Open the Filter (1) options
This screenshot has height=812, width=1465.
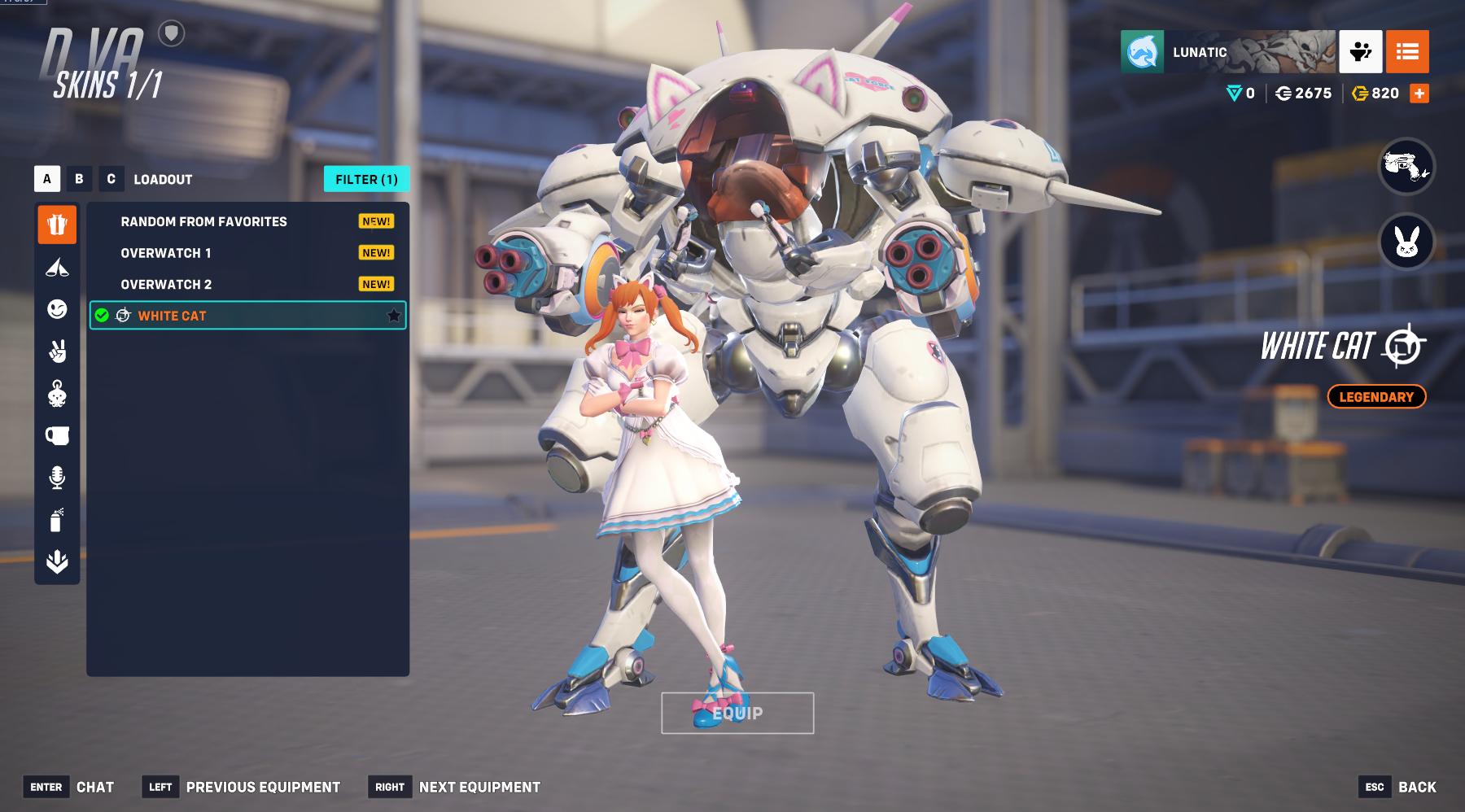366,179
